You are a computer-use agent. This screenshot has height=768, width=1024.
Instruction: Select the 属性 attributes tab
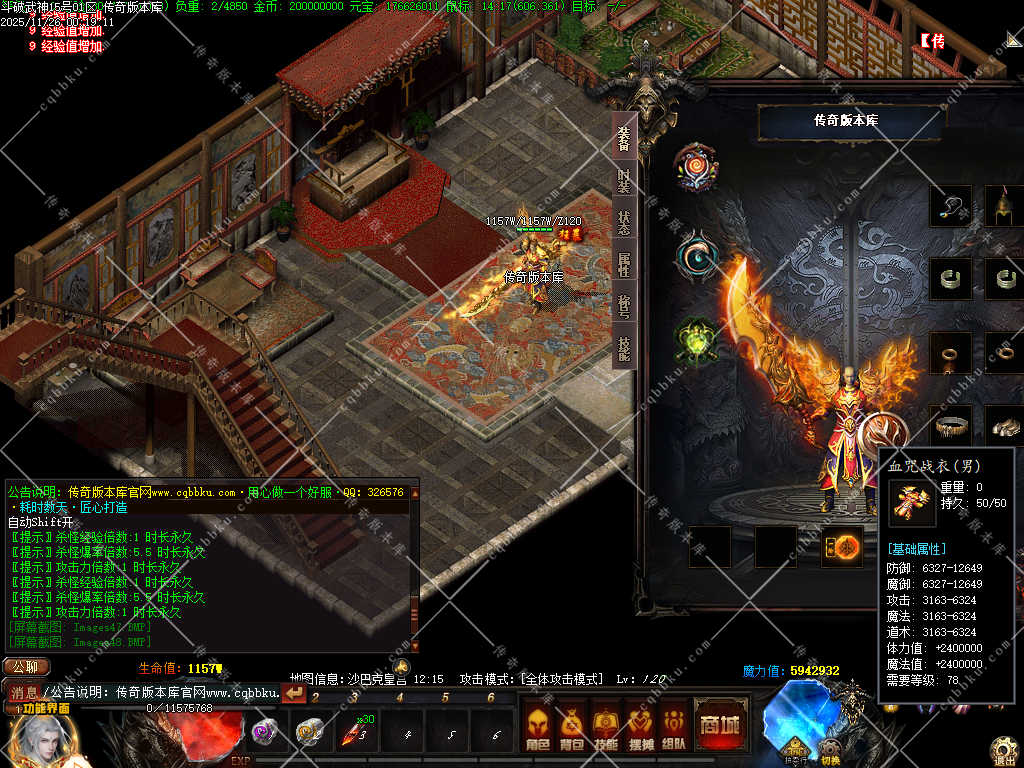pos(624,264)
